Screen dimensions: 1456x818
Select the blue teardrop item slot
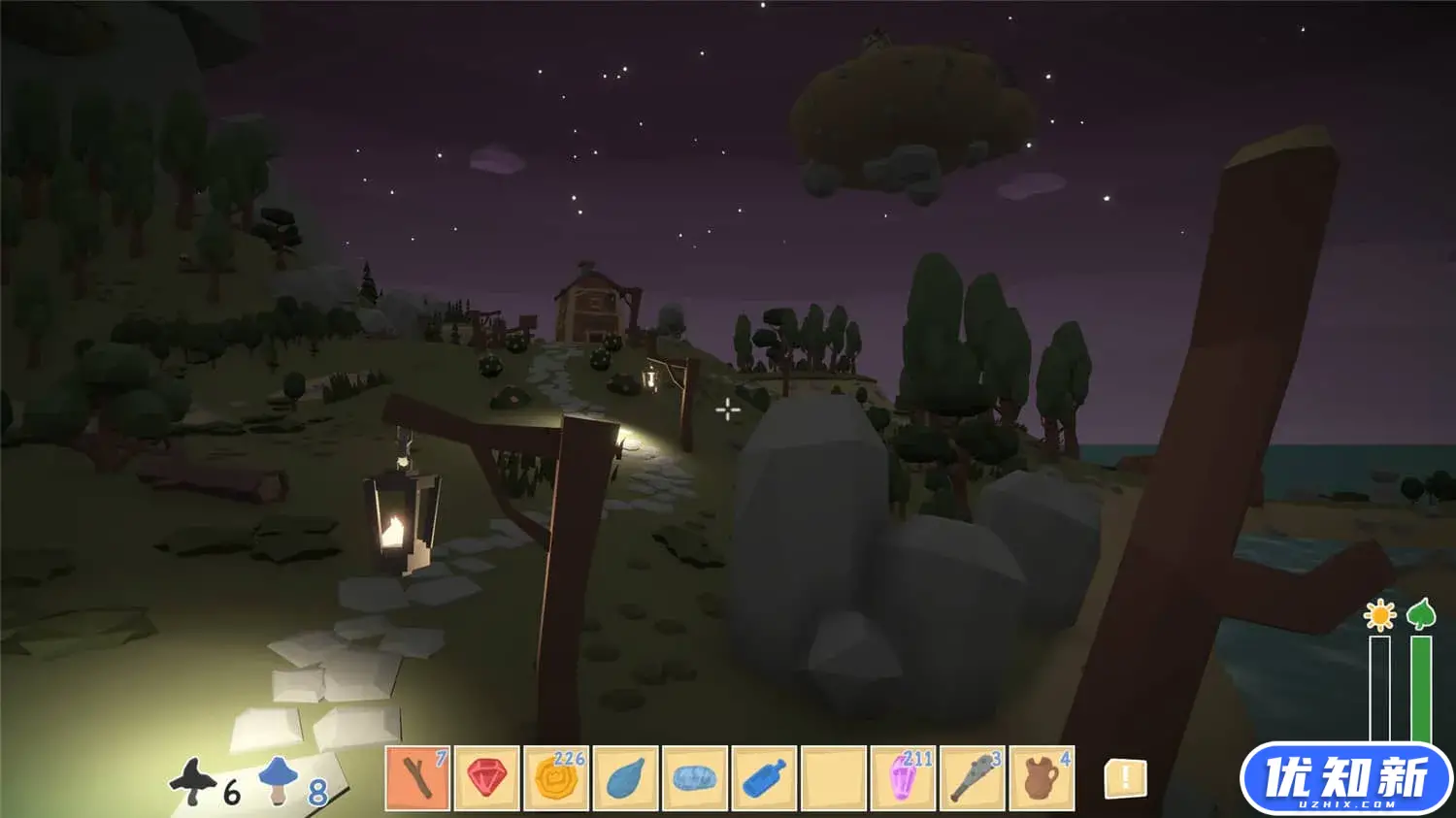pyautogui.click(x=626, y=777)
